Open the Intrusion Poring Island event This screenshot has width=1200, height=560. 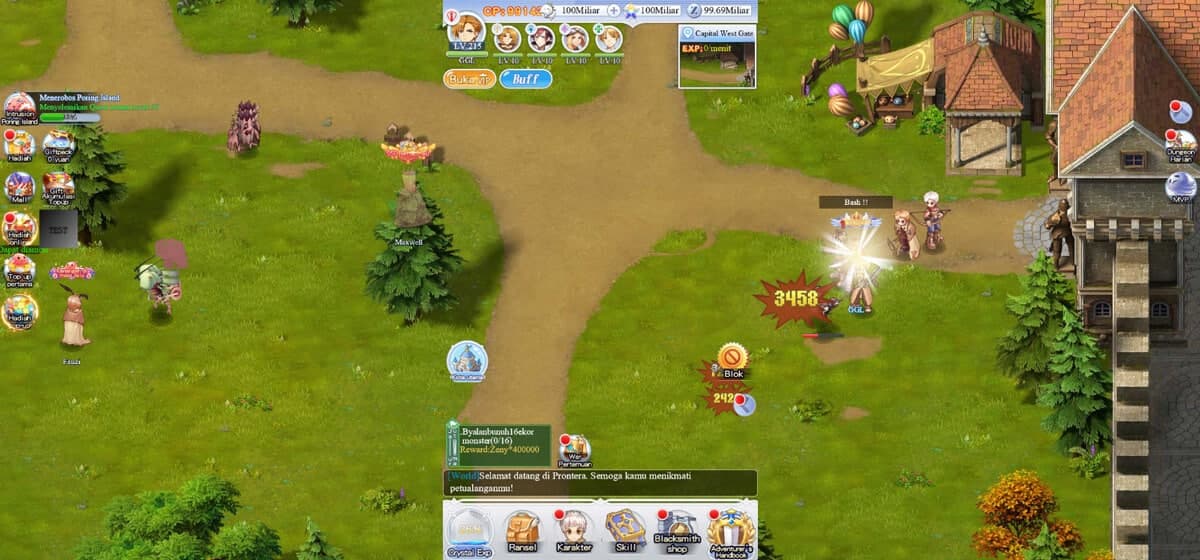point(19,108)
